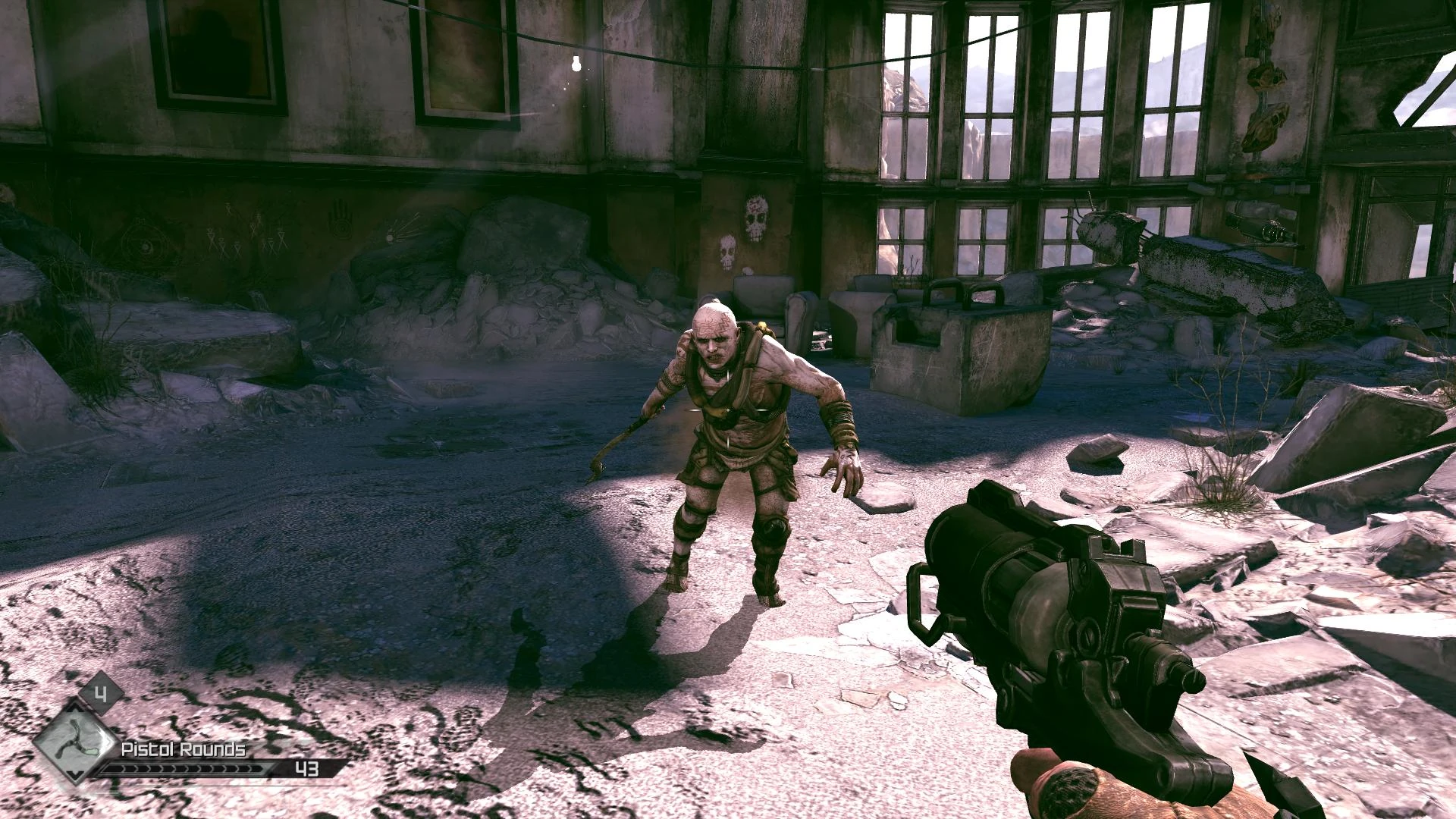This screenshot has width=1456, height=819.
Task: Click the Pistol Rounds label
Action: pos(183,750)
